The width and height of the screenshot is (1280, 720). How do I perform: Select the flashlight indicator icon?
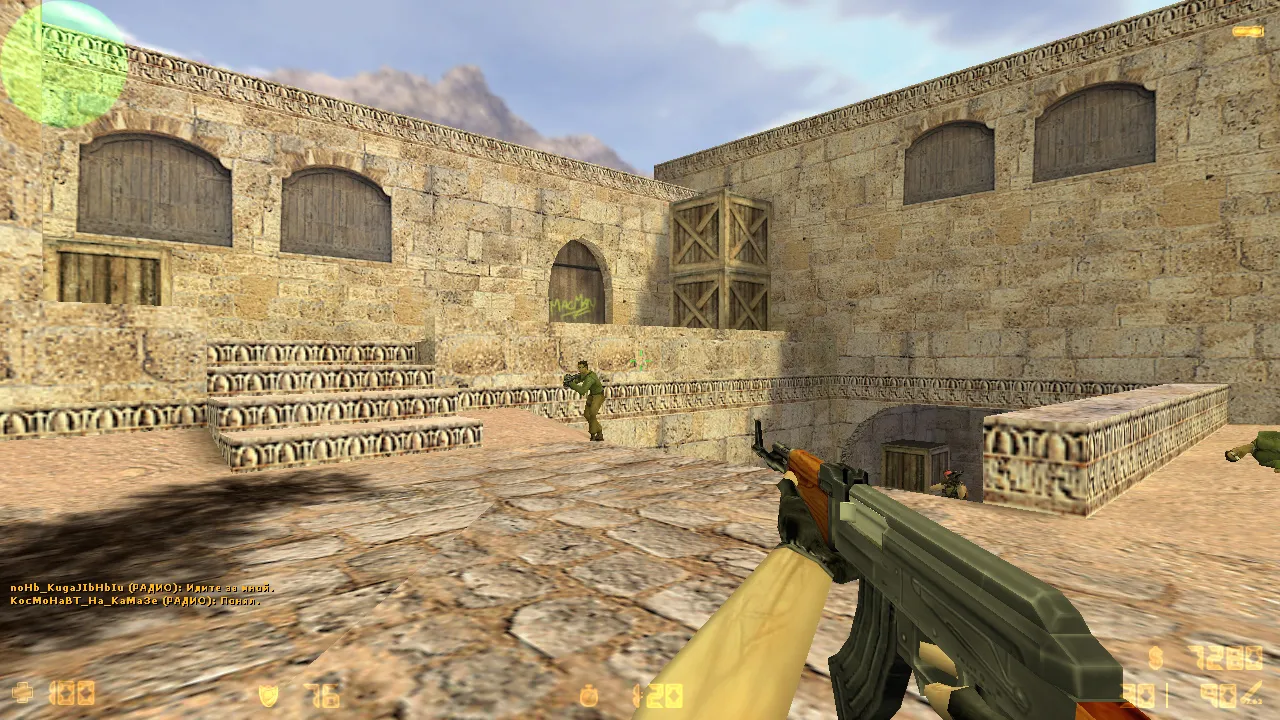[1247, 32]
